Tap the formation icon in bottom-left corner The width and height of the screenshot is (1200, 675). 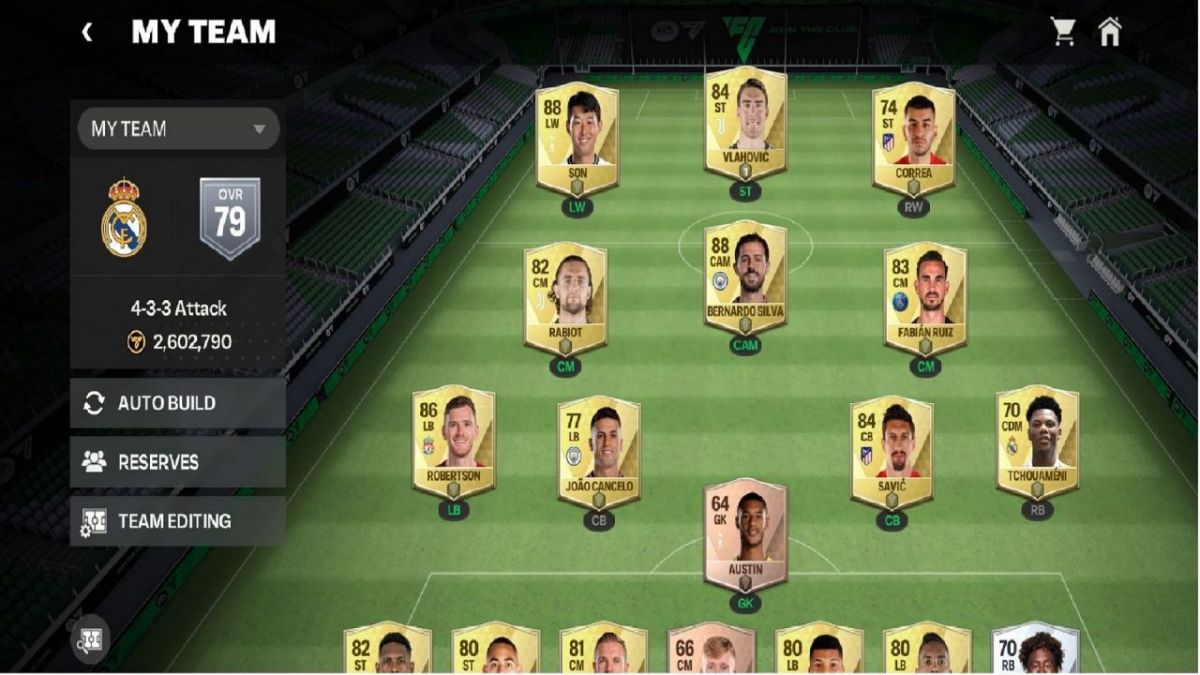click(92, 637)
